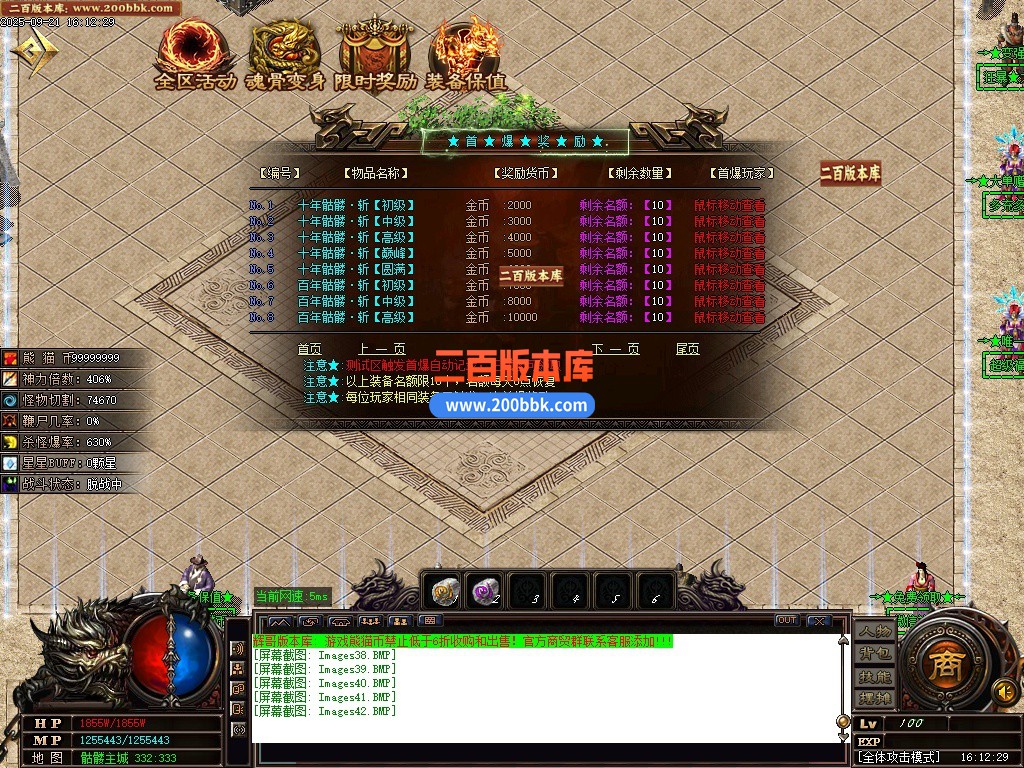Jump to 尾页 last page
Screen dimensions: 1024x768
point(688,349)
